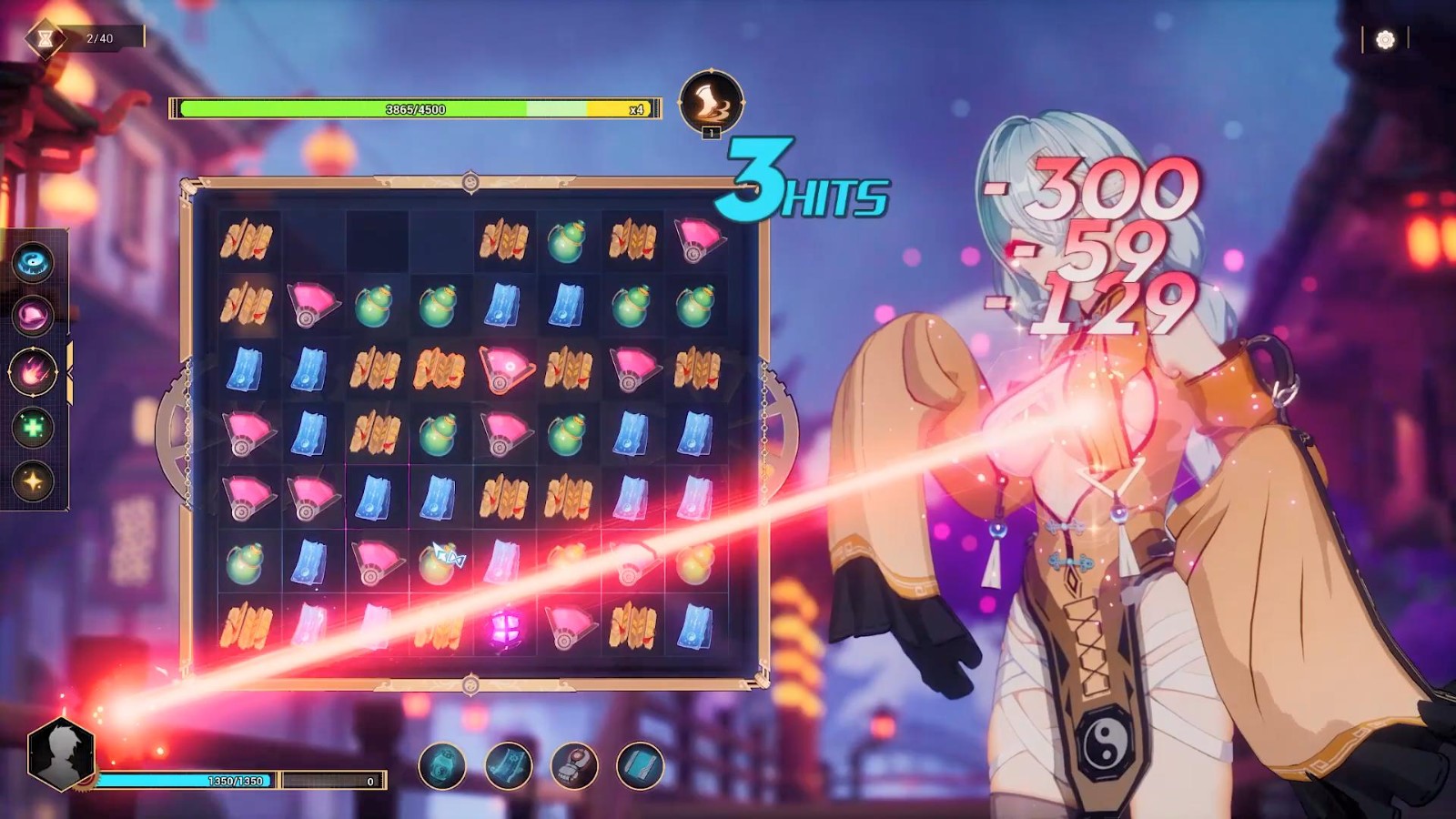This screenshot has width=1456, height=819.
Task: Select the pink fireball skill
Action: tap(34, 372)
